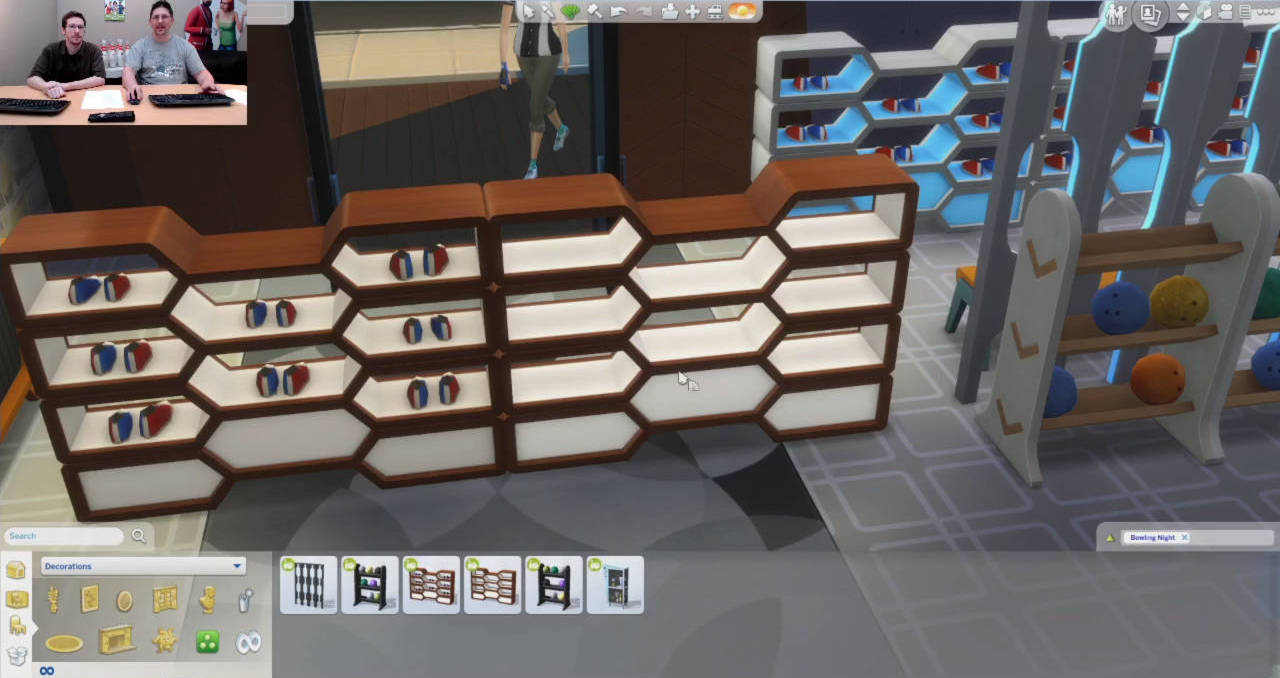Choose the glass display cabinet thumbnail

615,585
